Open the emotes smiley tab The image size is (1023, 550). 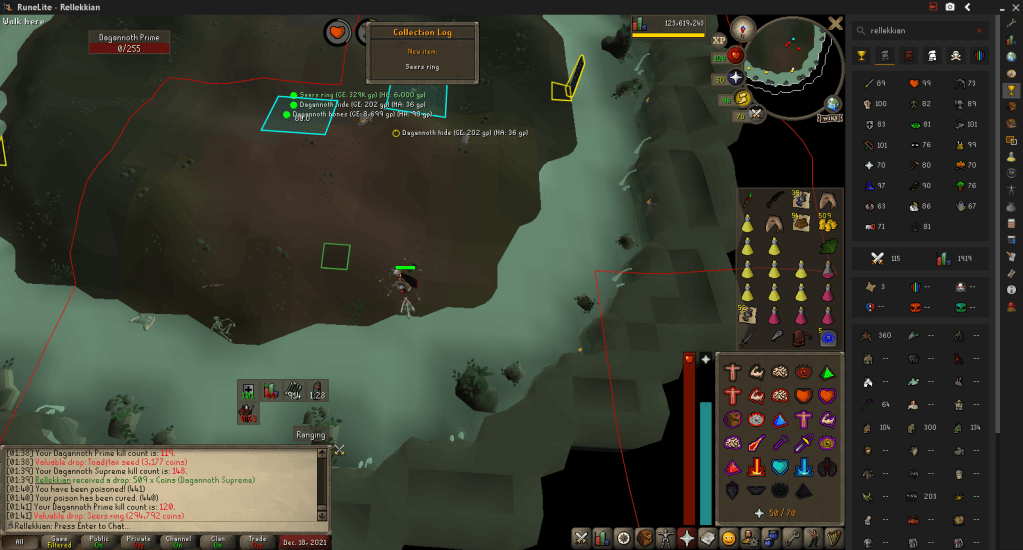(x=729, y=538)
